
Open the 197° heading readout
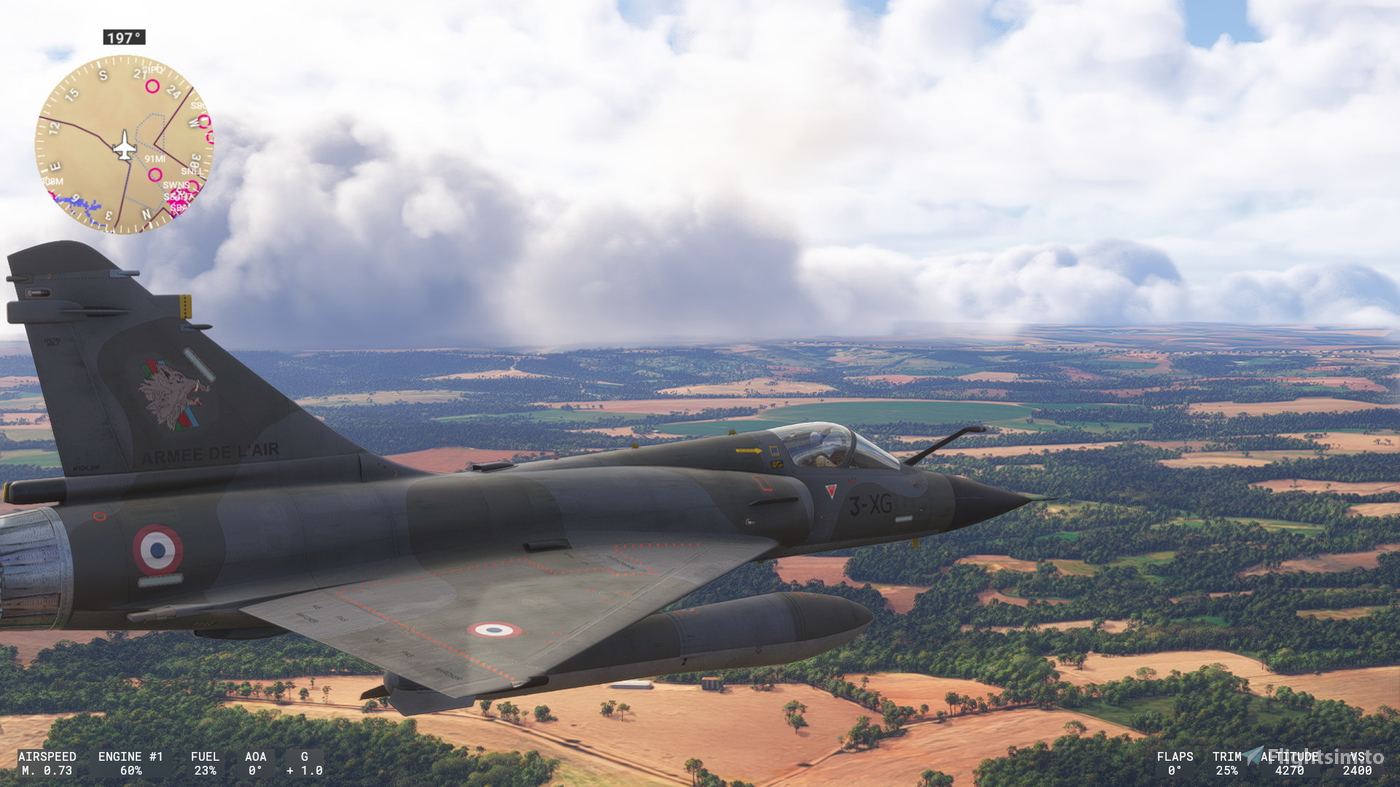tap(122, 37)
